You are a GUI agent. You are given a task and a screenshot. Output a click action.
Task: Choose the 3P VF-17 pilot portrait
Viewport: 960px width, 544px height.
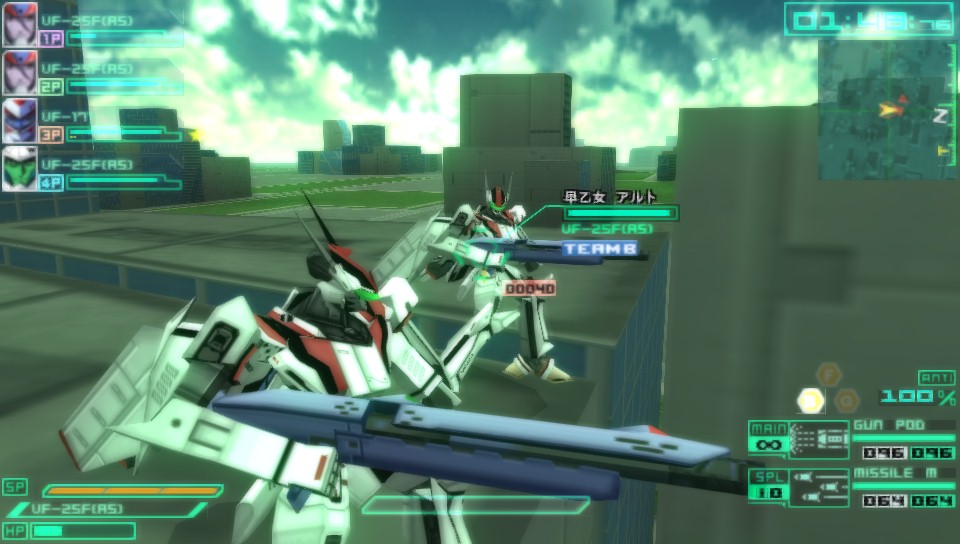pos(19,120)
